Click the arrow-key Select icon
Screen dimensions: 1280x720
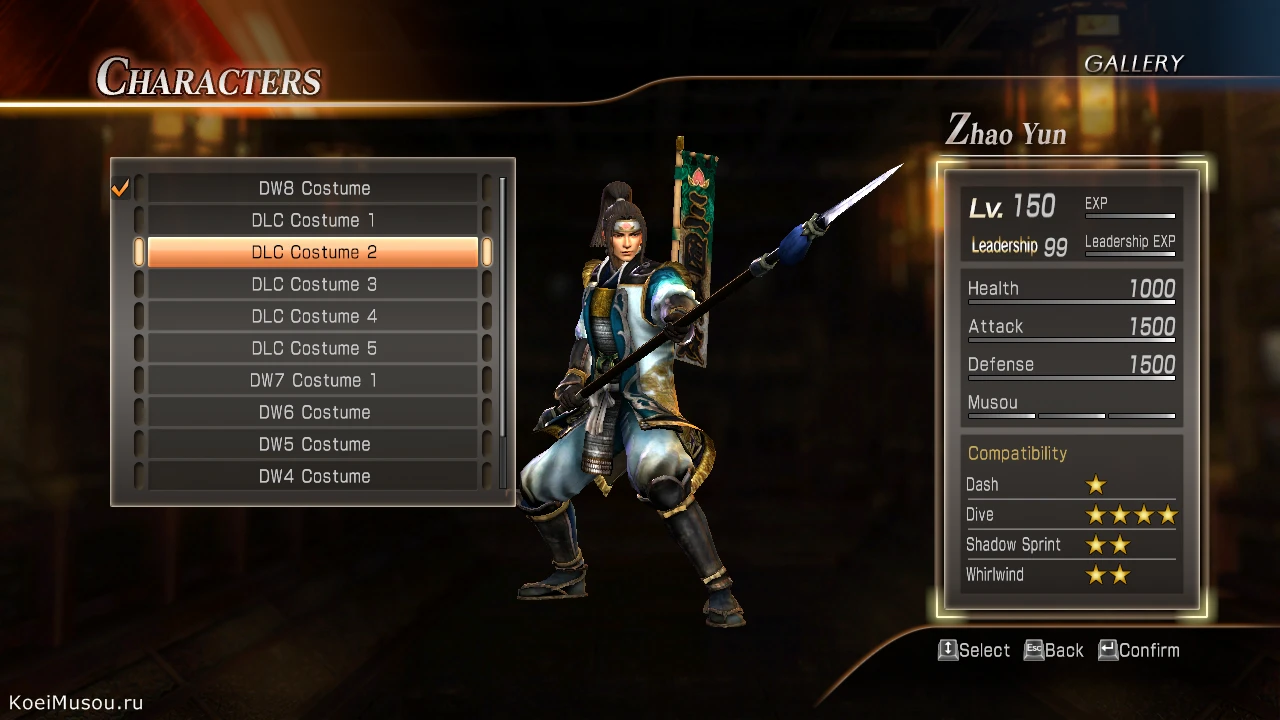pos(947,649)
